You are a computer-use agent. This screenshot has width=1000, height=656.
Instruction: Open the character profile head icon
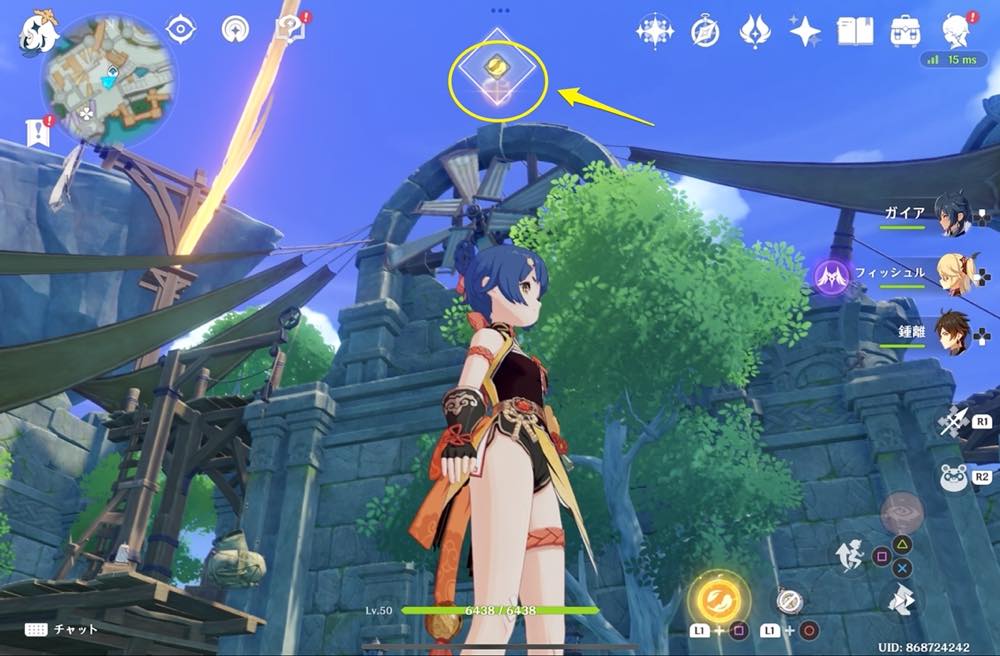pyautogui.click(x=956, y=31)
